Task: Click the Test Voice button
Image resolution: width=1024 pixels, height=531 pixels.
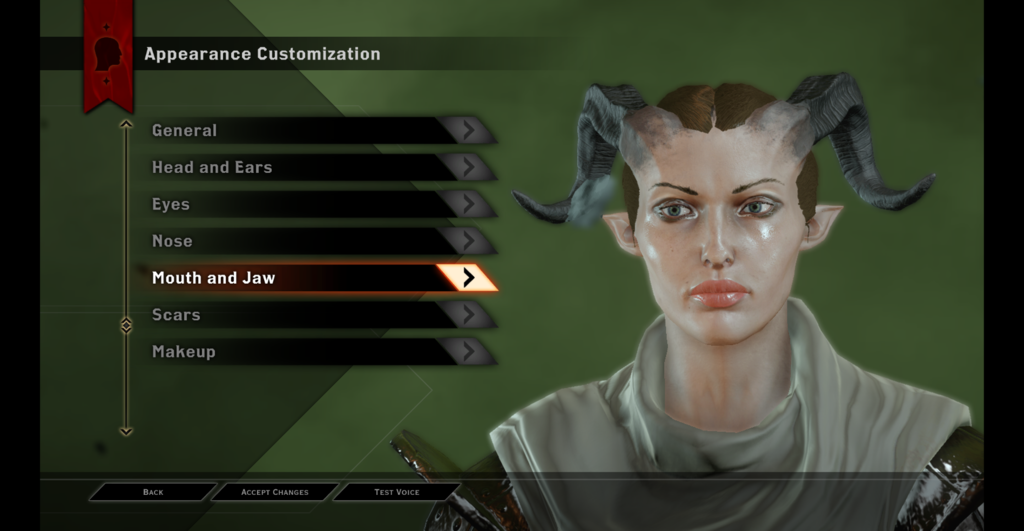Action: point(397,492)
